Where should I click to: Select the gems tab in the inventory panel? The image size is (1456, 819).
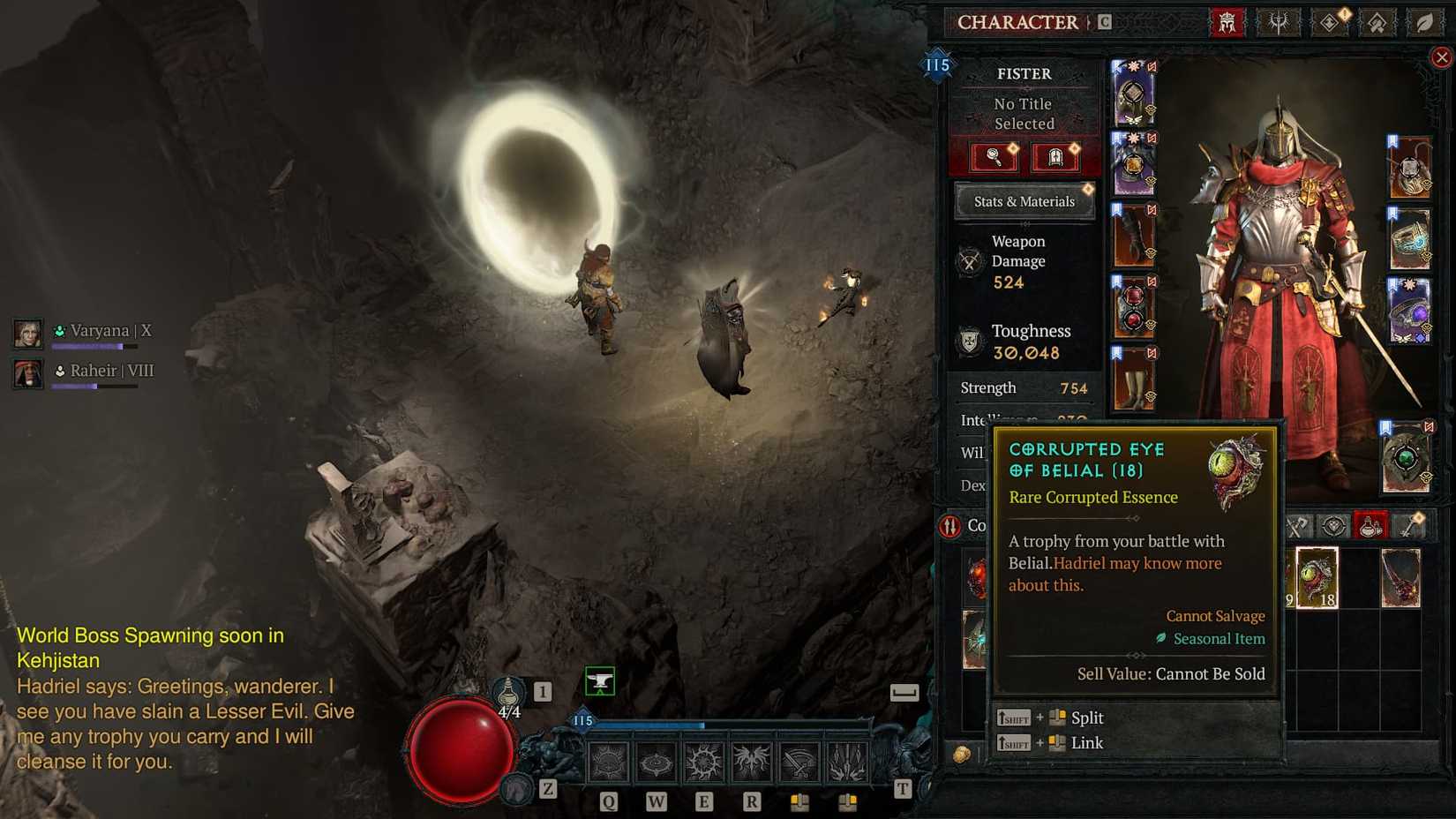[x=1332, y=525]
